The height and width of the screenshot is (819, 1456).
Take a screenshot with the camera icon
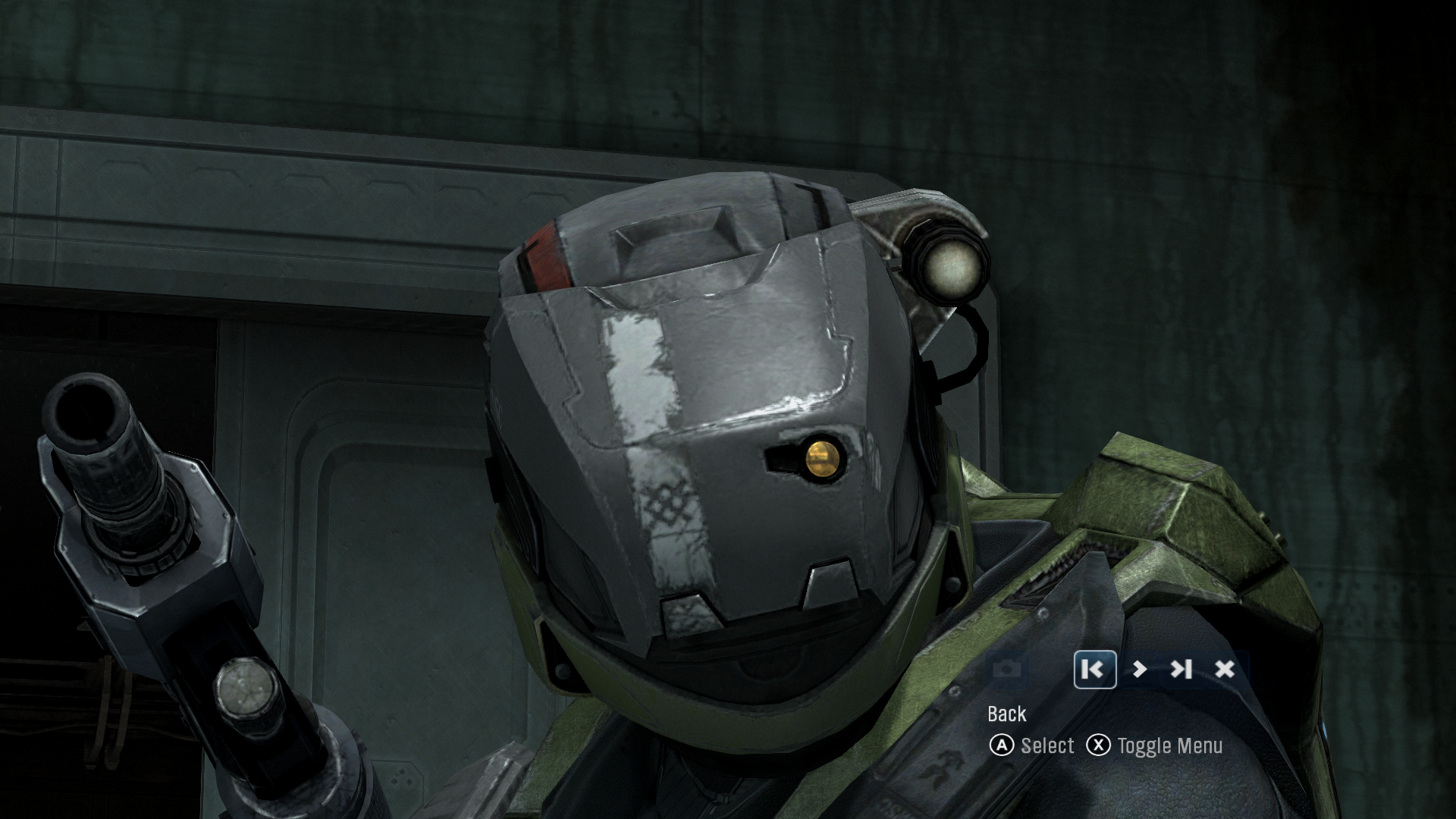coord(1006,670)
